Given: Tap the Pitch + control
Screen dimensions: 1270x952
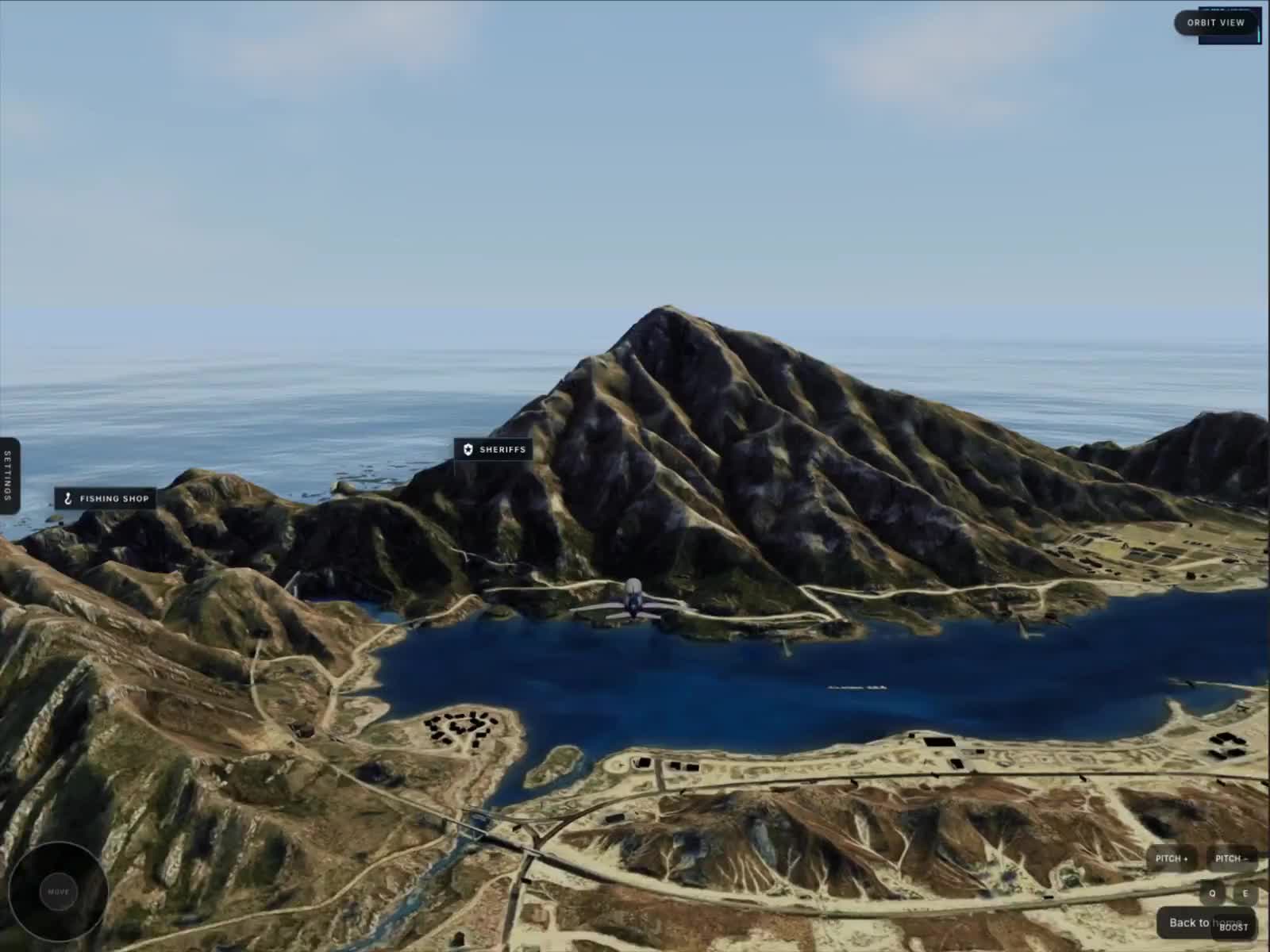Looking at the screenshot, I should click(1172, 858).
